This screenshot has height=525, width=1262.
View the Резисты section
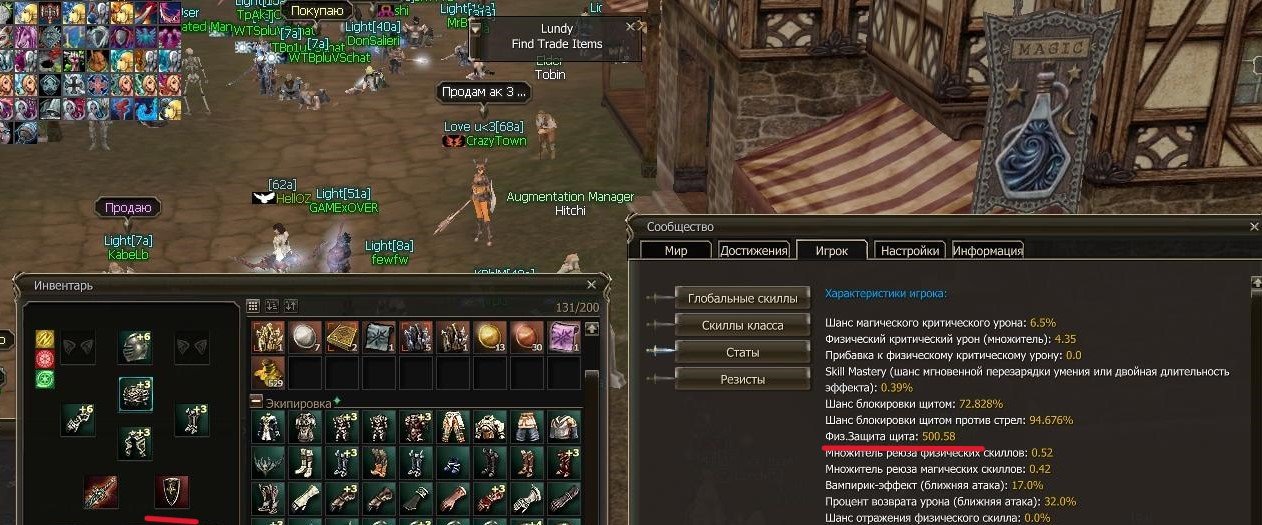coord(742,379)
